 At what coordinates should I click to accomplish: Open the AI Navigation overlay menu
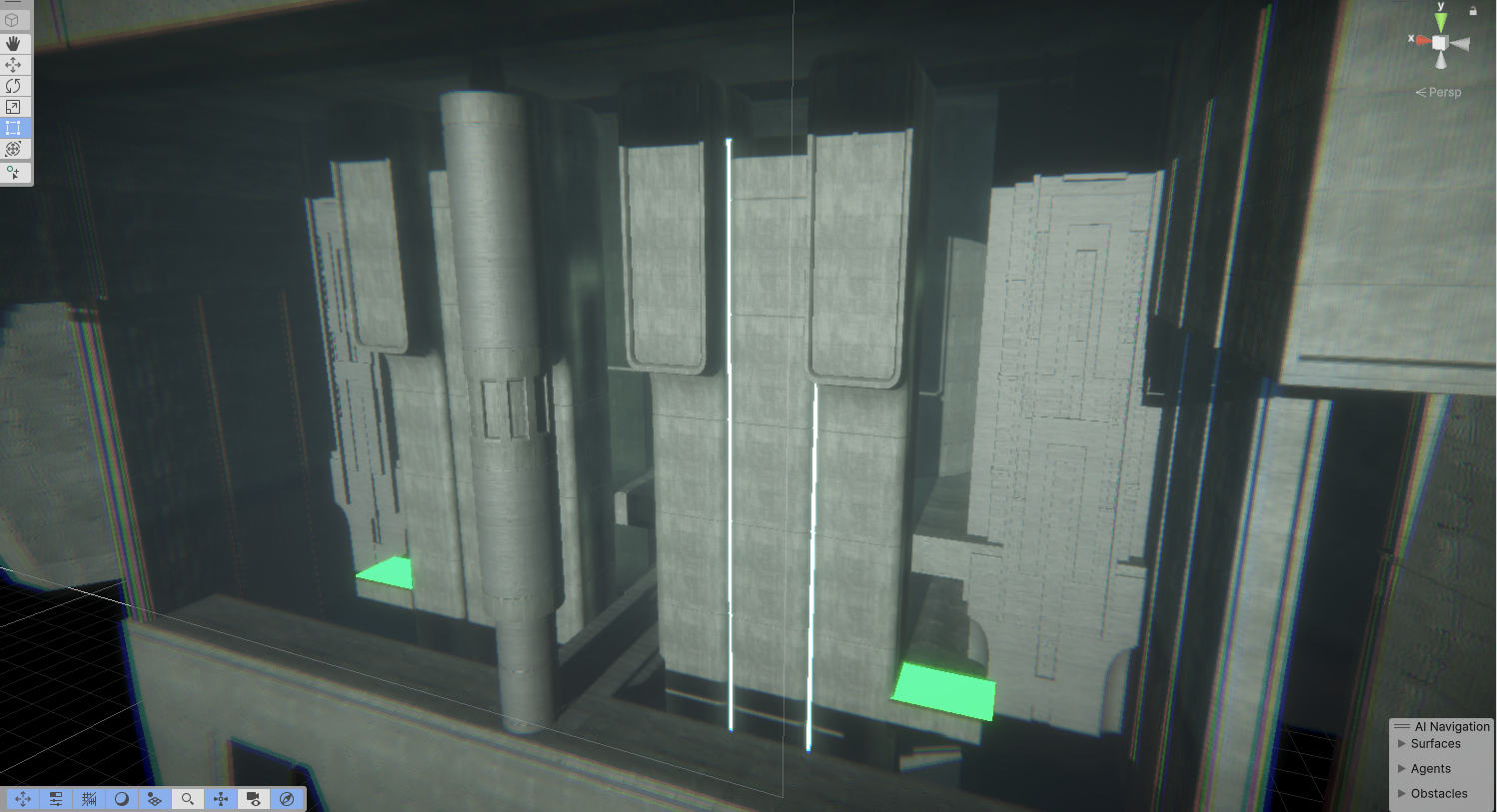pos(1404,726)
